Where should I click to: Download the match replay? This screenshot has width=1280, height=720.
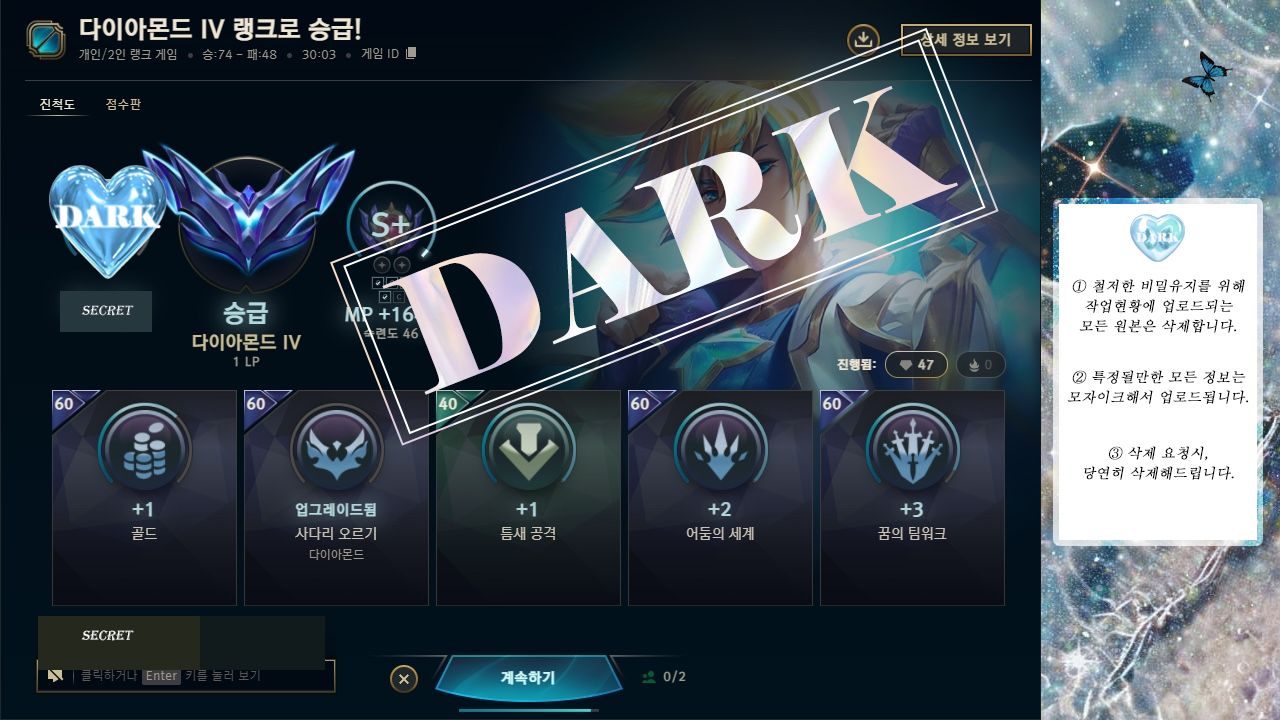(x=863, y=40)
